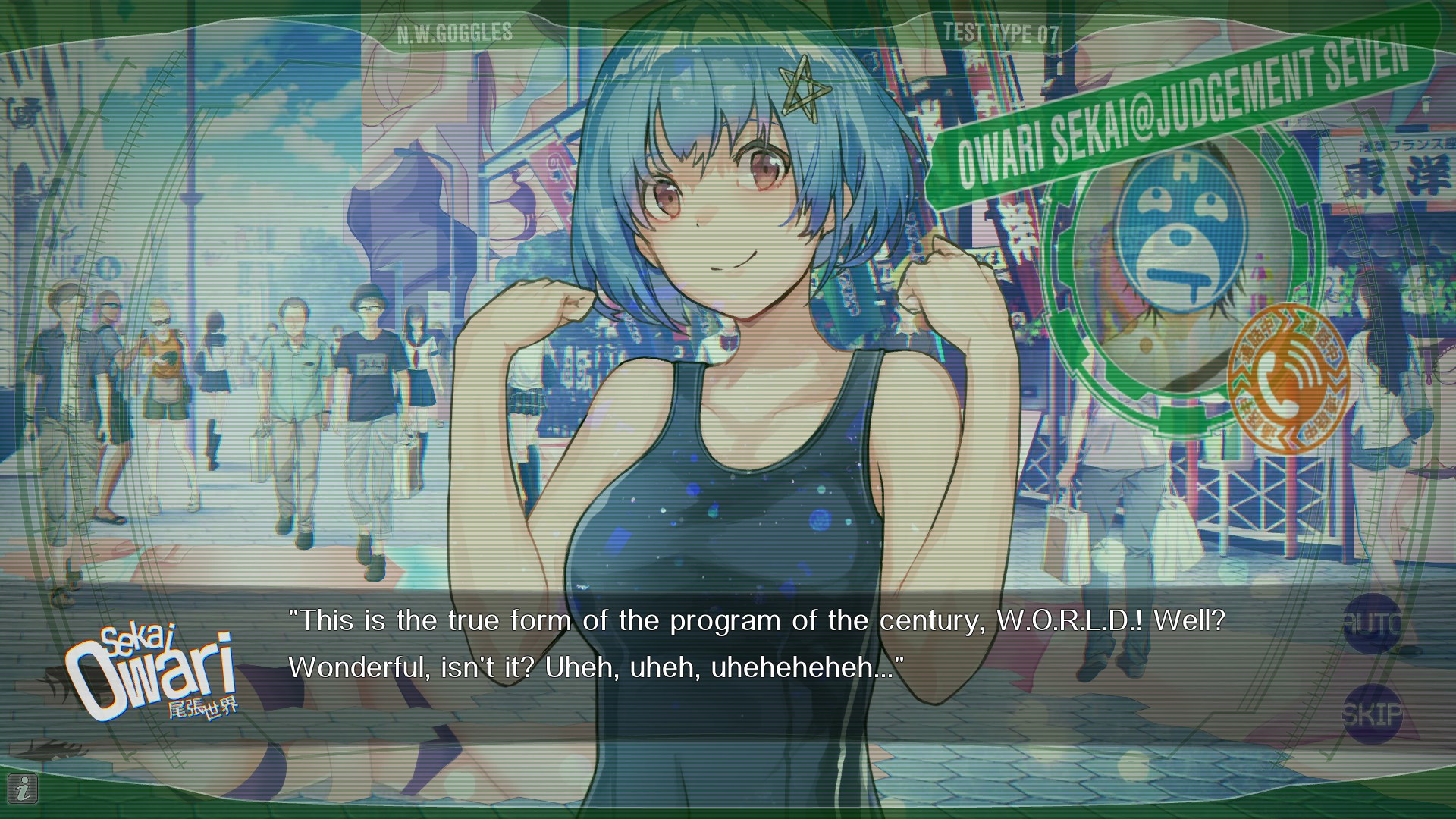Advance the dialogue text box
This screenshot has height=819, width=1456.
(x=755, y=645)
